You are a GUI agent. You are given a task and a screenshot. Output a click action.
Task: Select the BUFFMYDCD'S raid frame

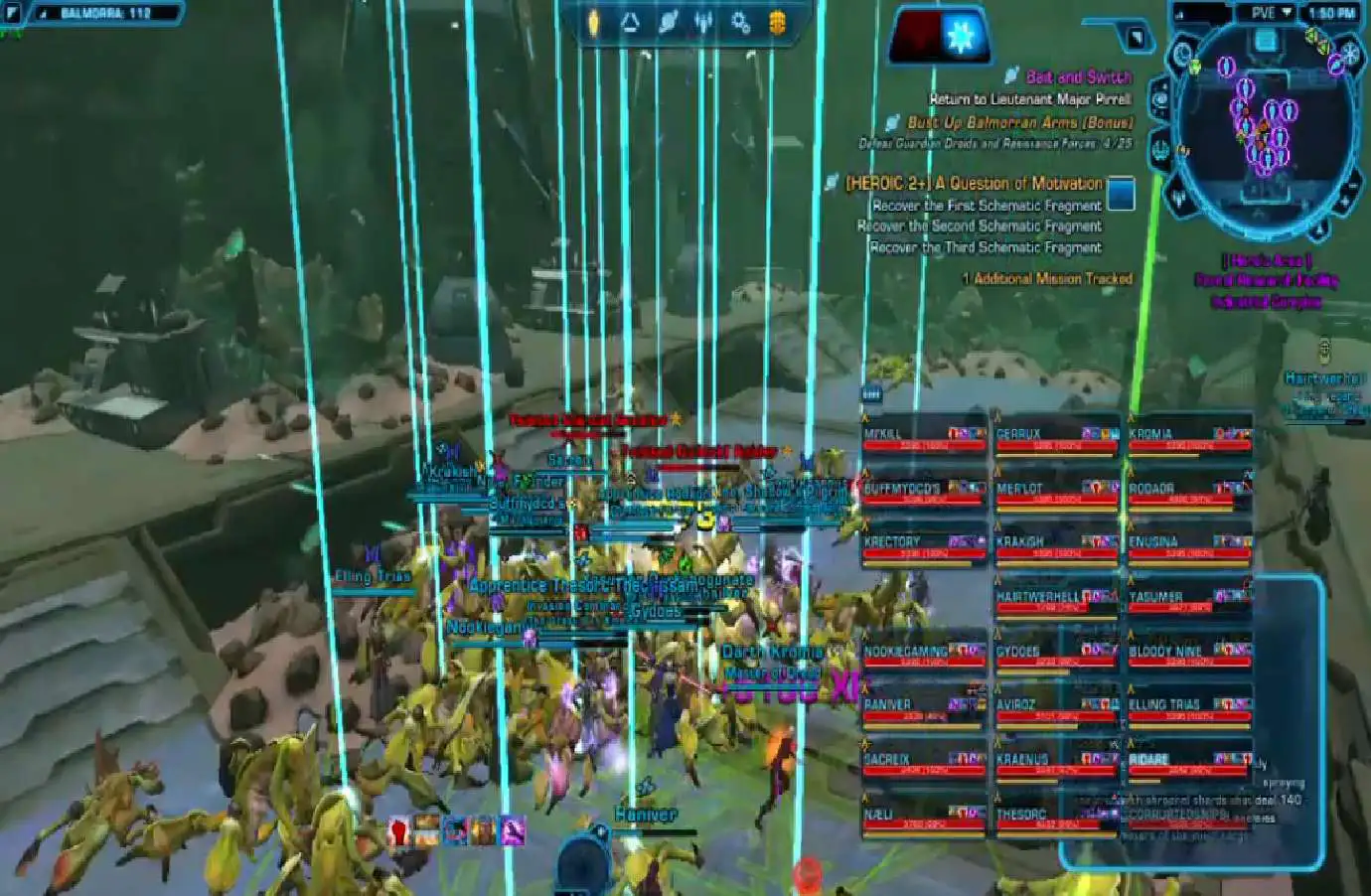coord(923,494)
